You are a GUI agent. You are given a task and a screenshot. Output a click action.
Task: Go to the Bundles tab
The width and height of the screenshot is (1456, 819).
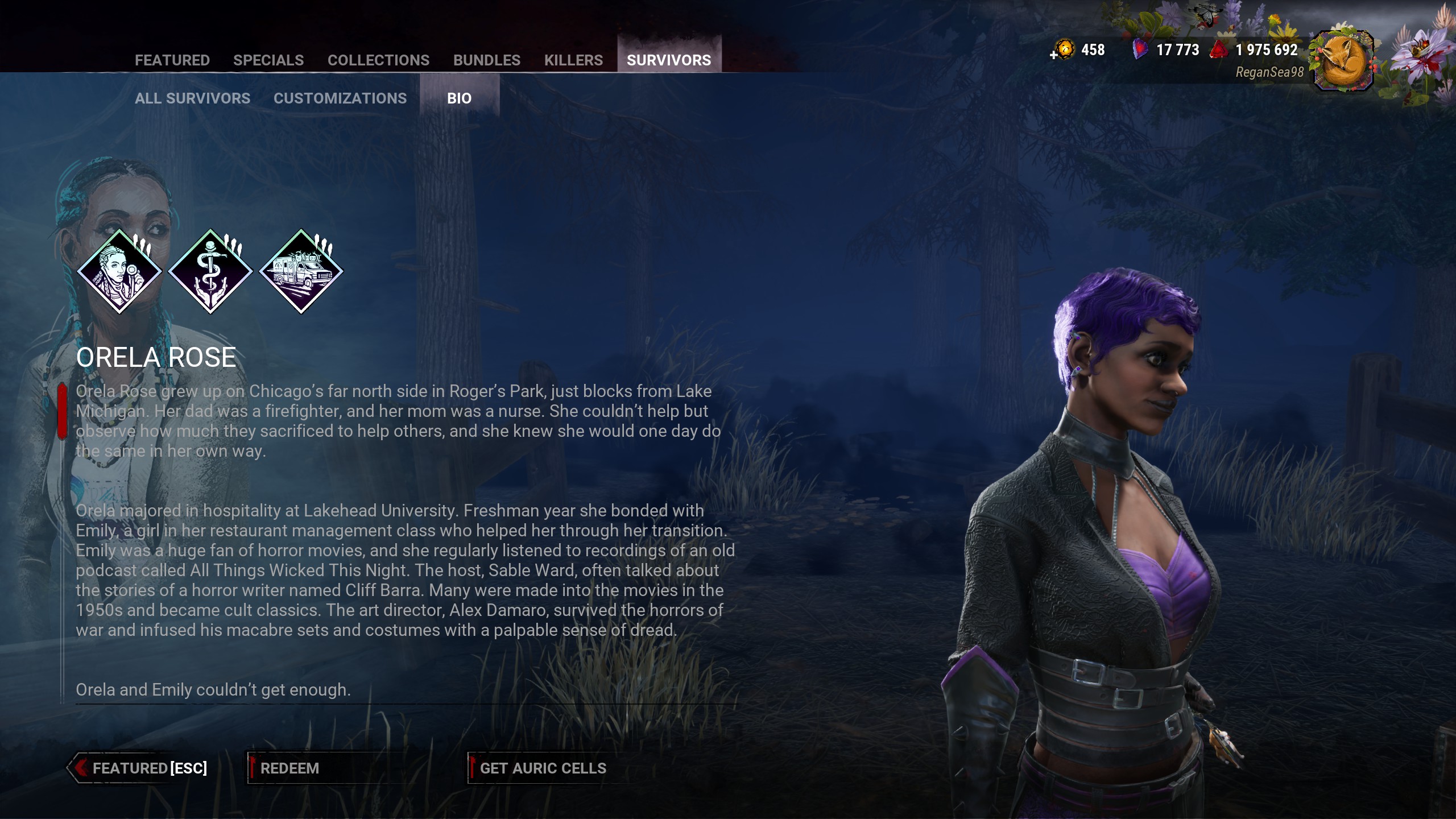[487, 60]
